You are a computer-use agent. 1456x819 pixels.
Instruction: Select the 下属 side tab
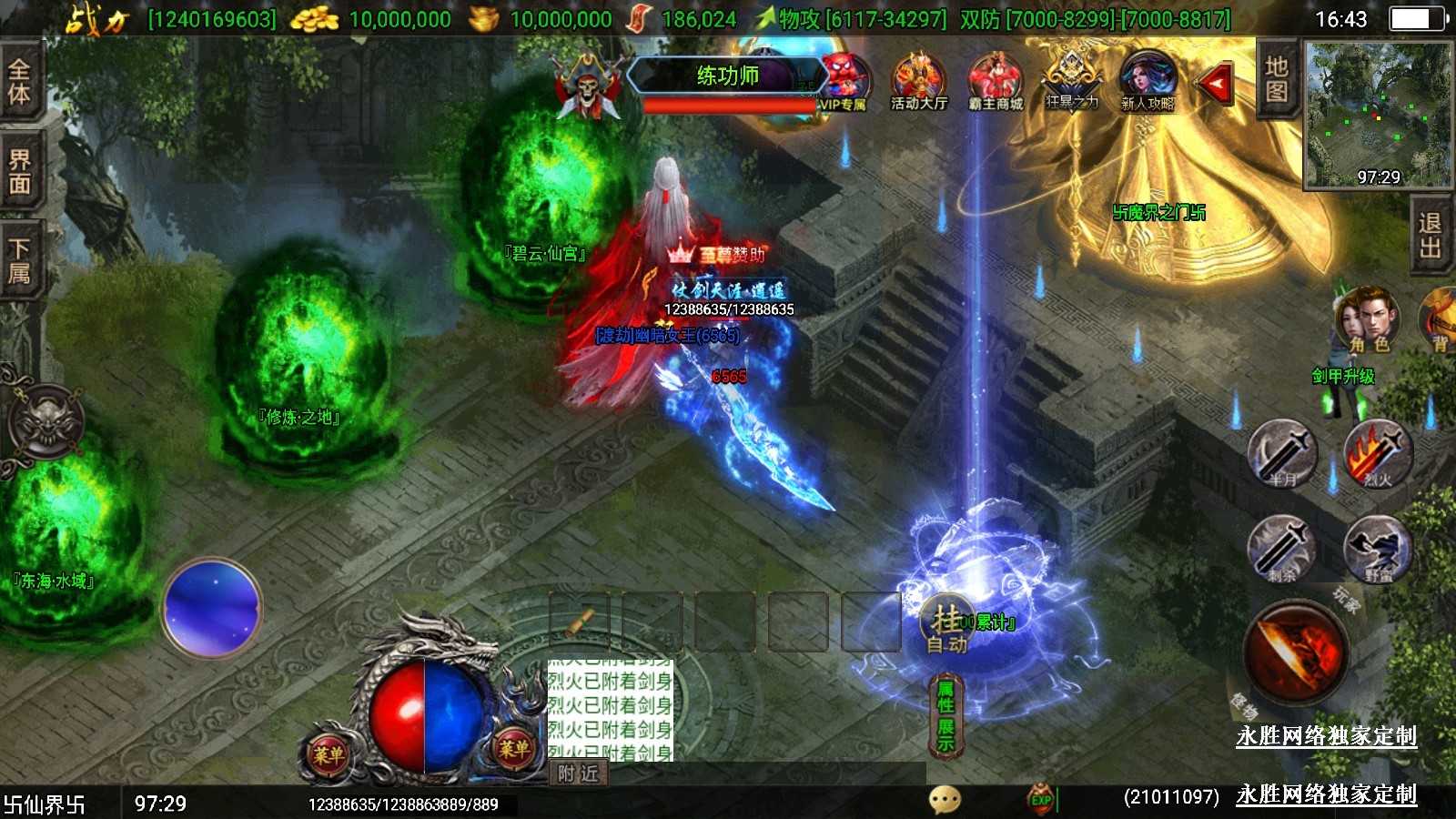click(x=20, y=261)
